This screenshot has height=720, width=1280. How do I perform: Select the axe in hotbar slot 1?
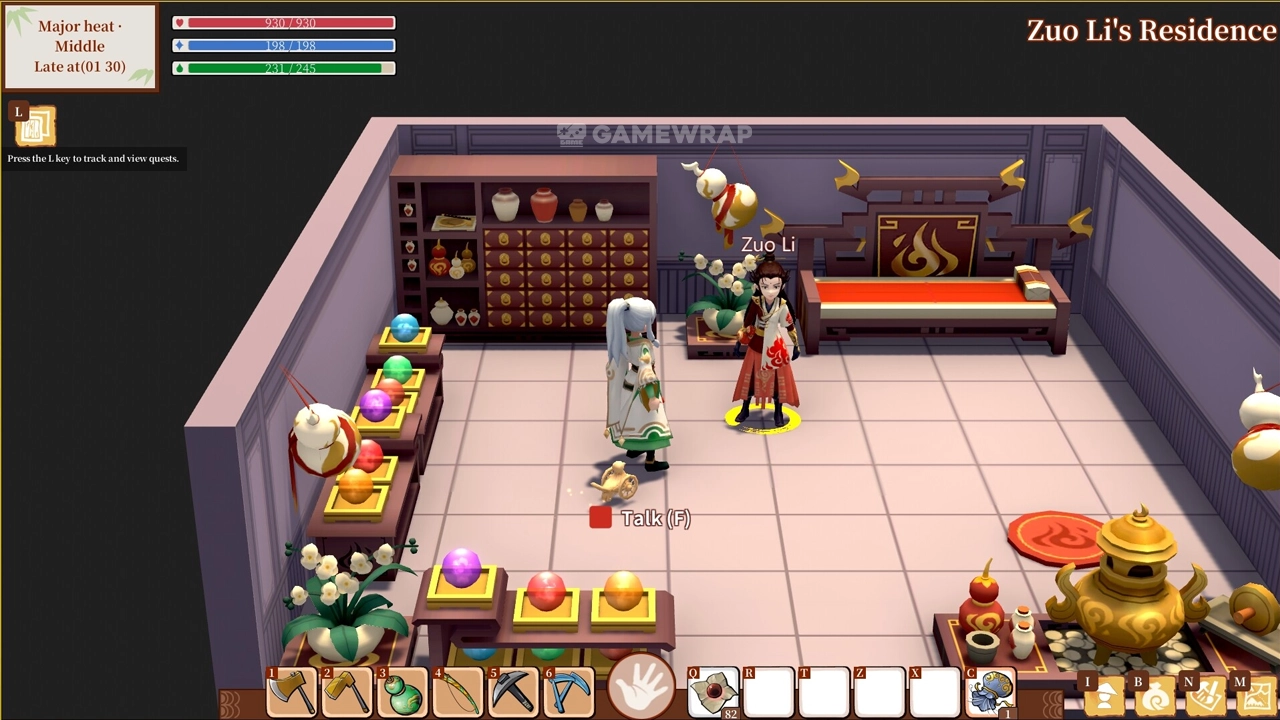(291, 692)
